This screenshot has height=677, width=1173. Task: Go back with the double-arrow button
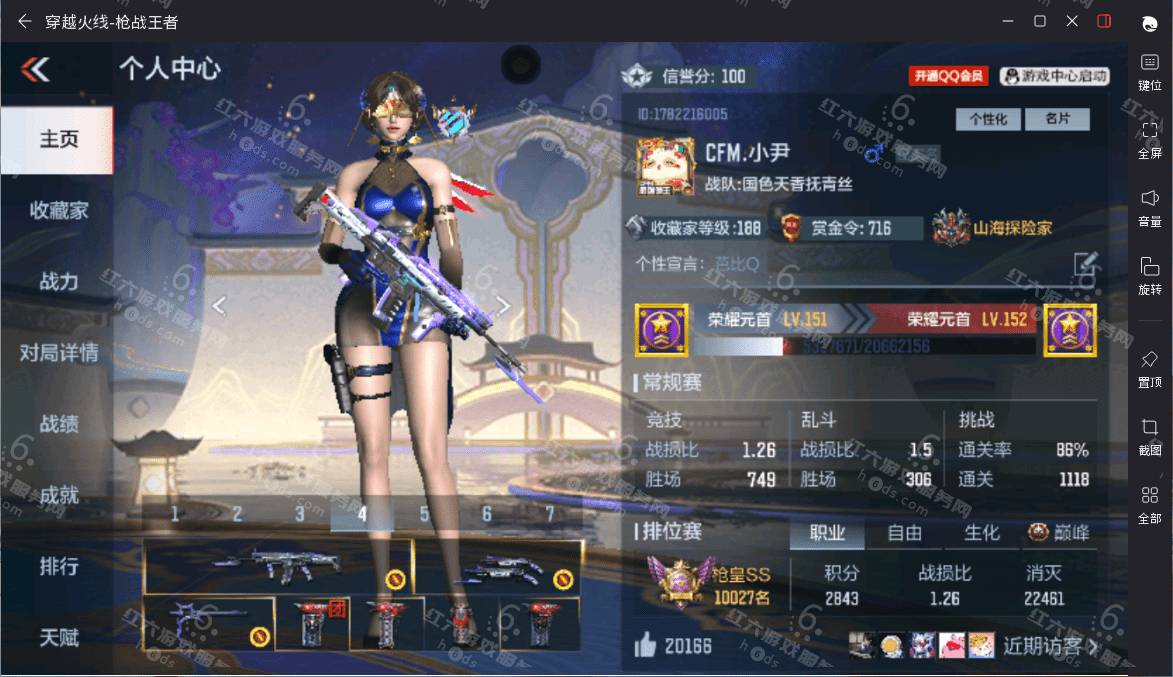click(x=35, y=69)
